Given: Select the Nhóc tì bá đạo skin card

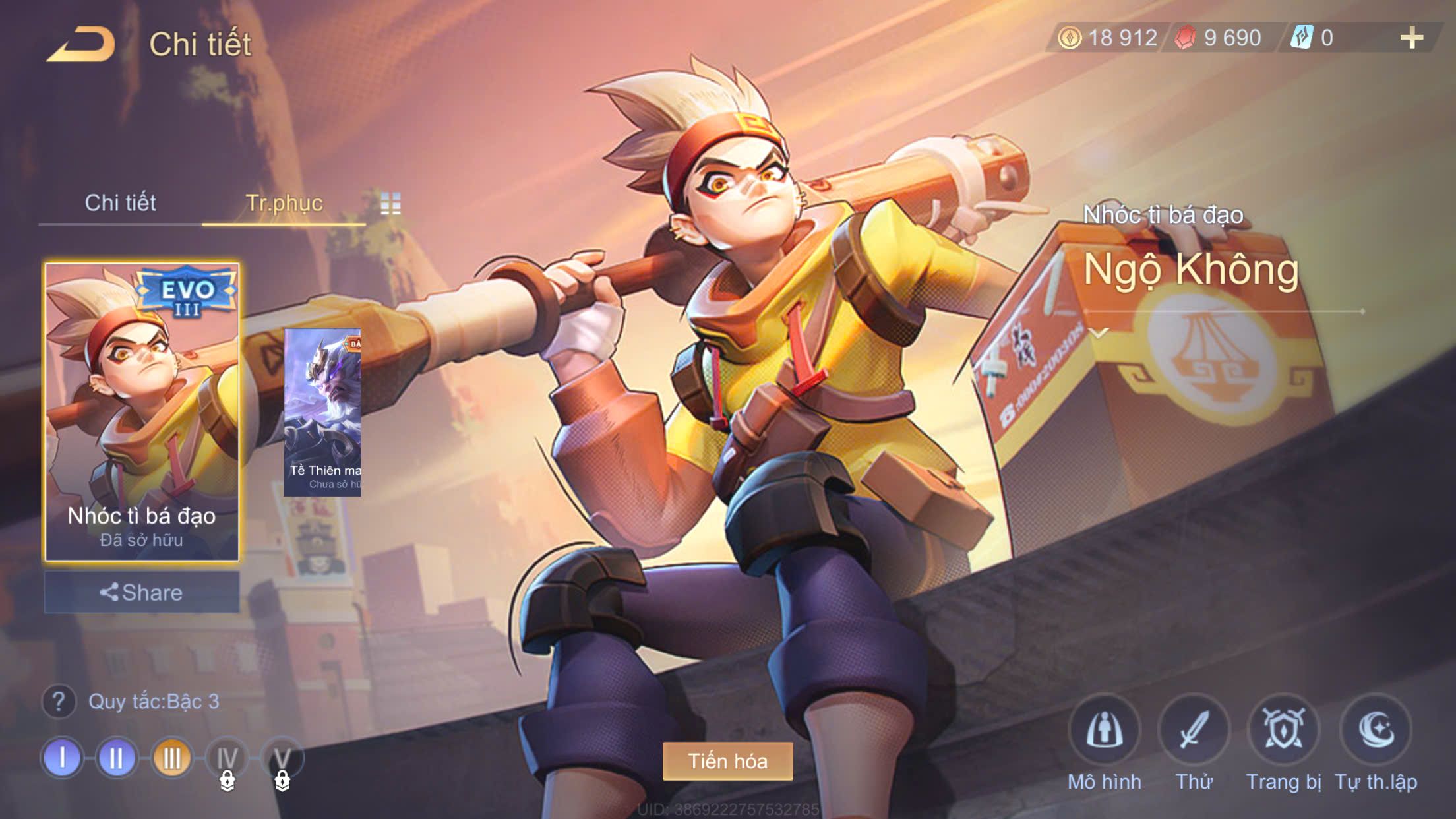Looking at the screenshot, I should point(142,411).
